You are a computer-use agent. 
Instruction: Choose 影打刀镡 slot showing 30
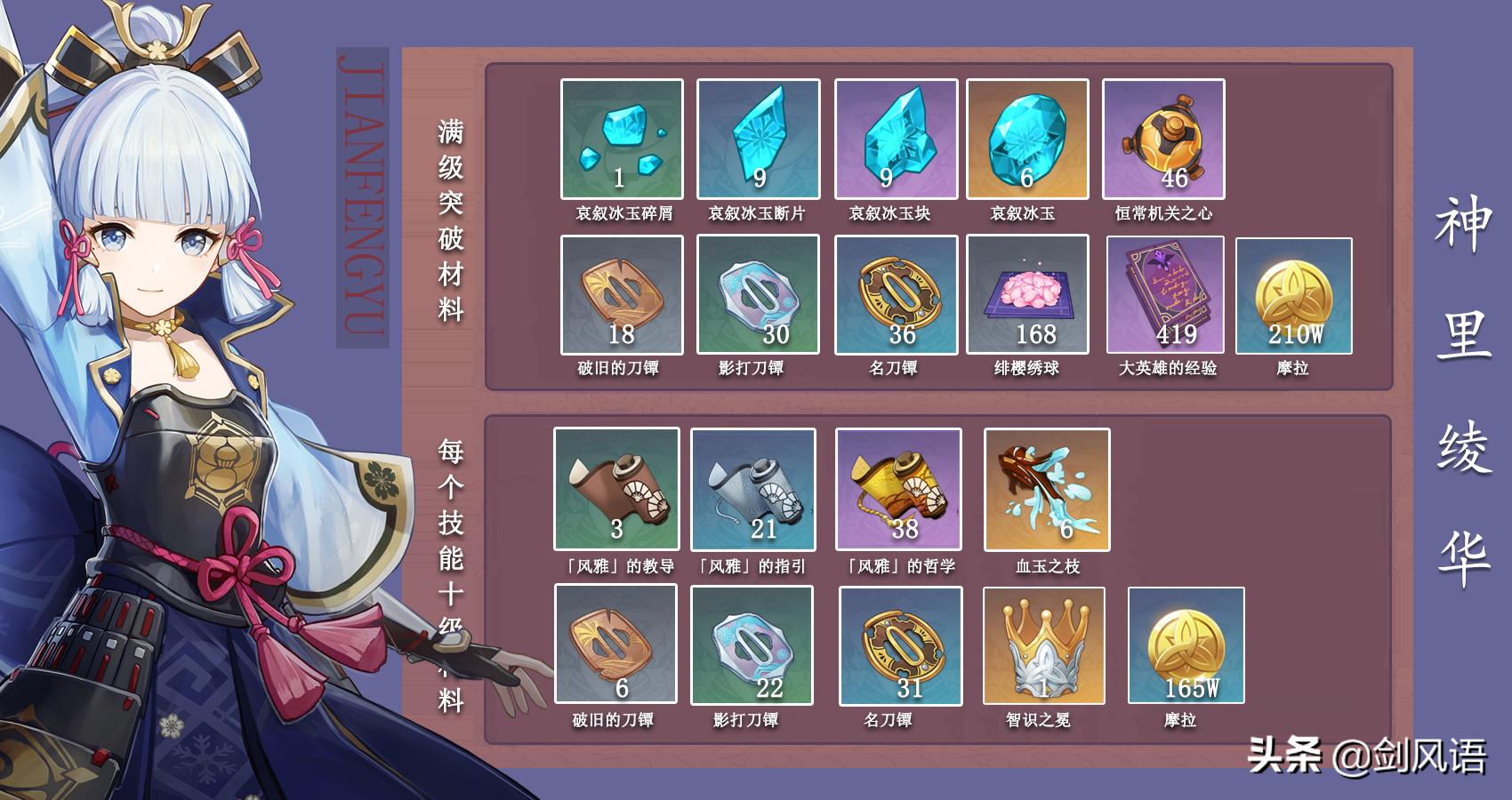[758, 295]
